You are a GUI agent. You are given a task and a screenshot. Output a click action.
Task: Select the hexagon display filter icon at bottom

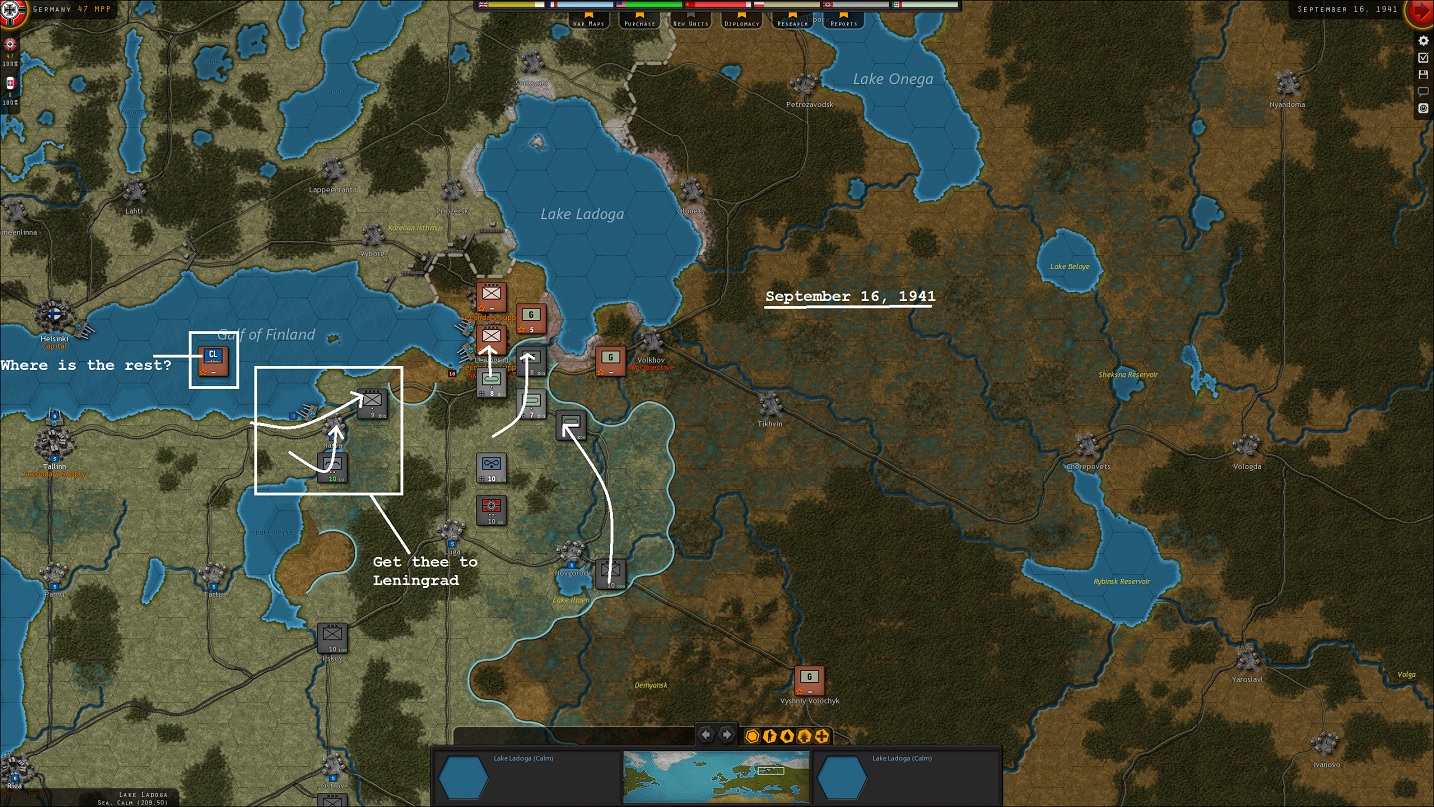click(x=753, y=734)
